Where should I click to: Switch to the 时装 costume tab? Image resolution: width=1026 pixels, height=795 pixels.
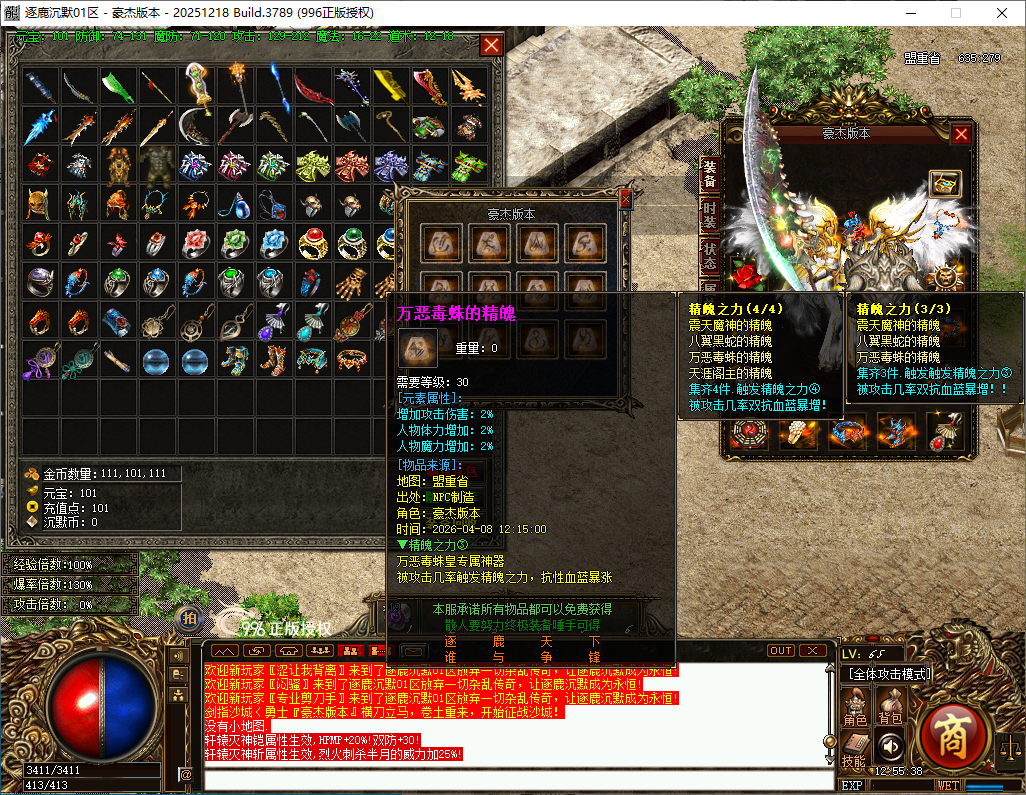tap(709, 214)
